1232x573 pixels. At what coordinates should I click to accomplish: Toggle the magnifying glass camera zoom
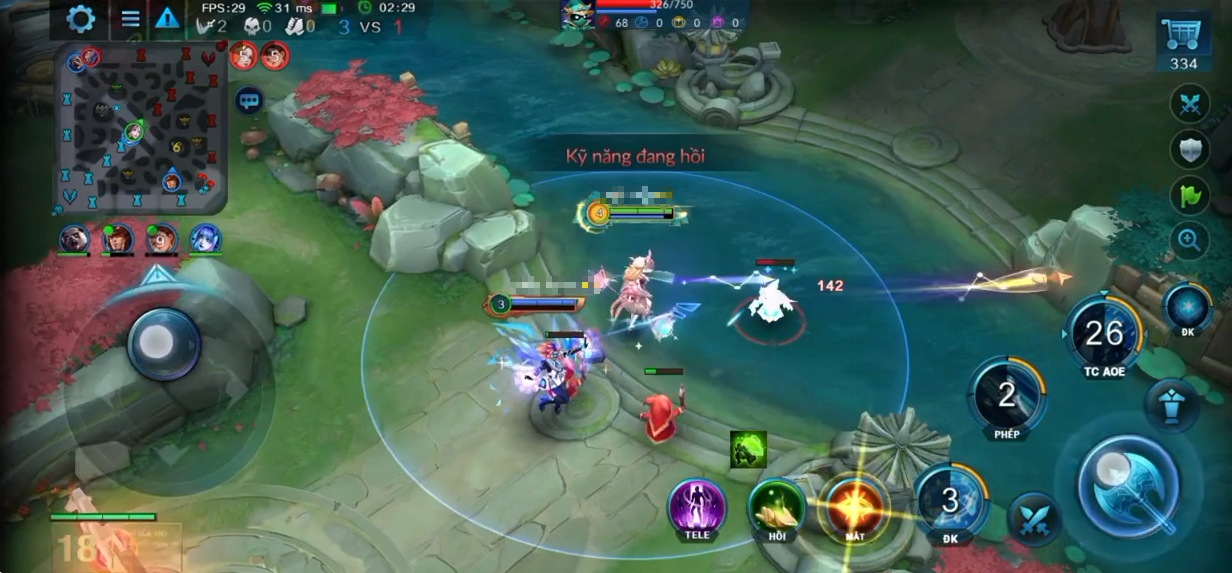[1189, 239]
